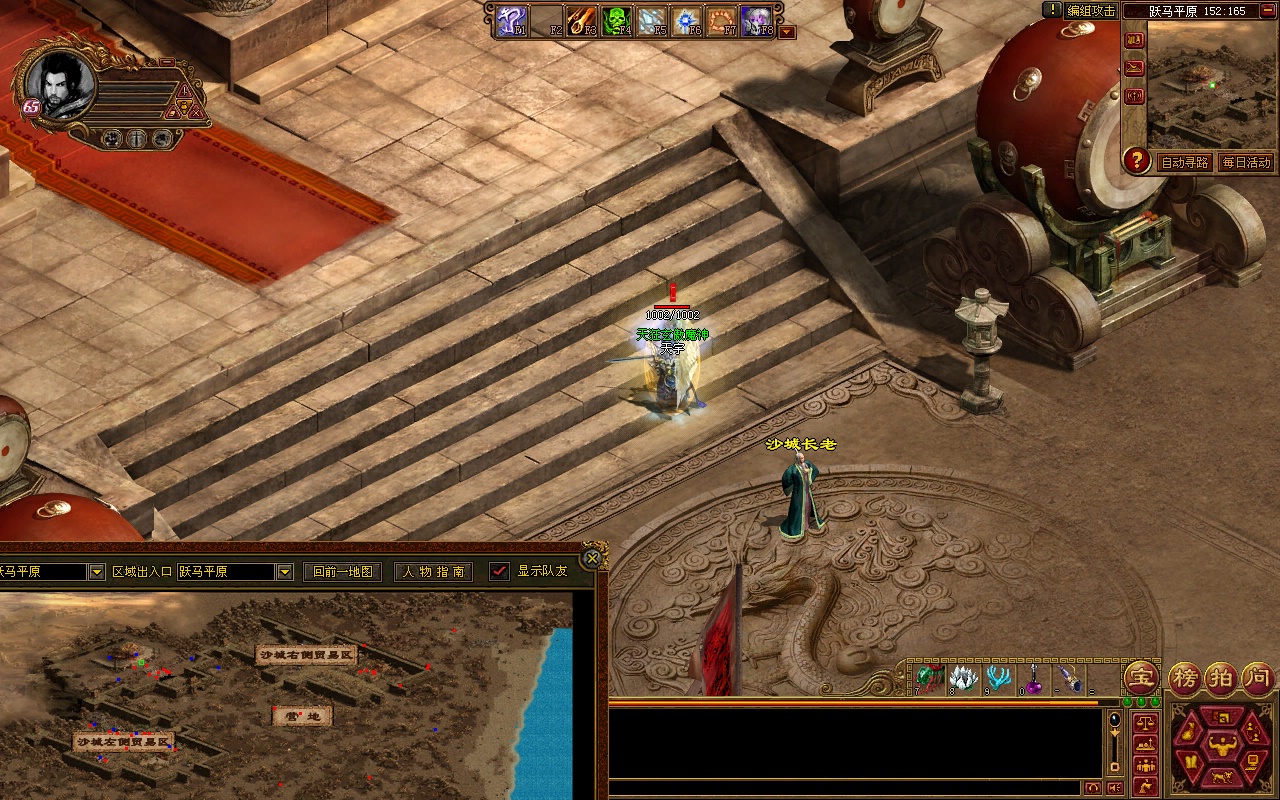This screenshot has height=800, width=1280.
Task: Open the 榜 rankings button
Action: [x=1186, y=678]
